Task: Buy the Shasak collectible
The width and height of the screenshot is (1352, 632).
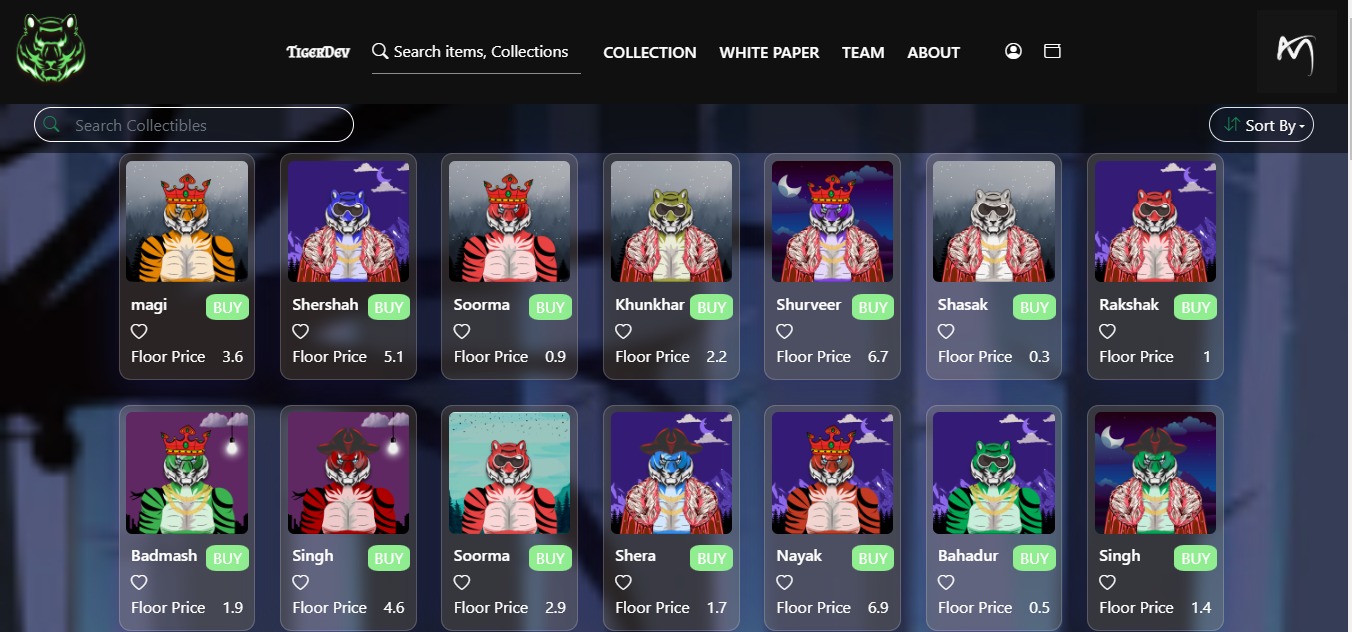Action: (x=1034, y=307)
